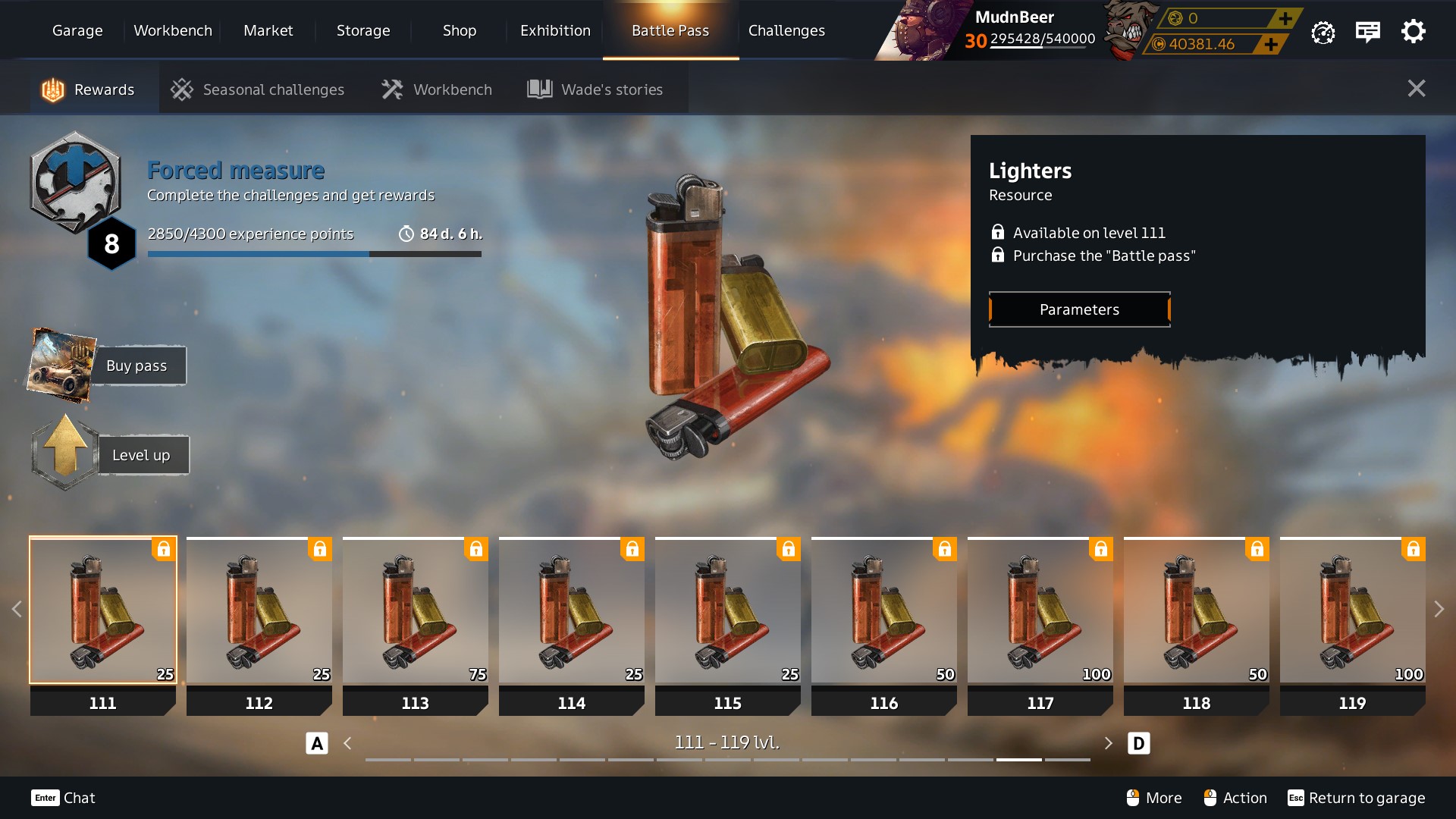Image resolution: width=1456 pixels, height=819 pixels.
Task: Open the Garage menu
Action: (x=77, y=30)
